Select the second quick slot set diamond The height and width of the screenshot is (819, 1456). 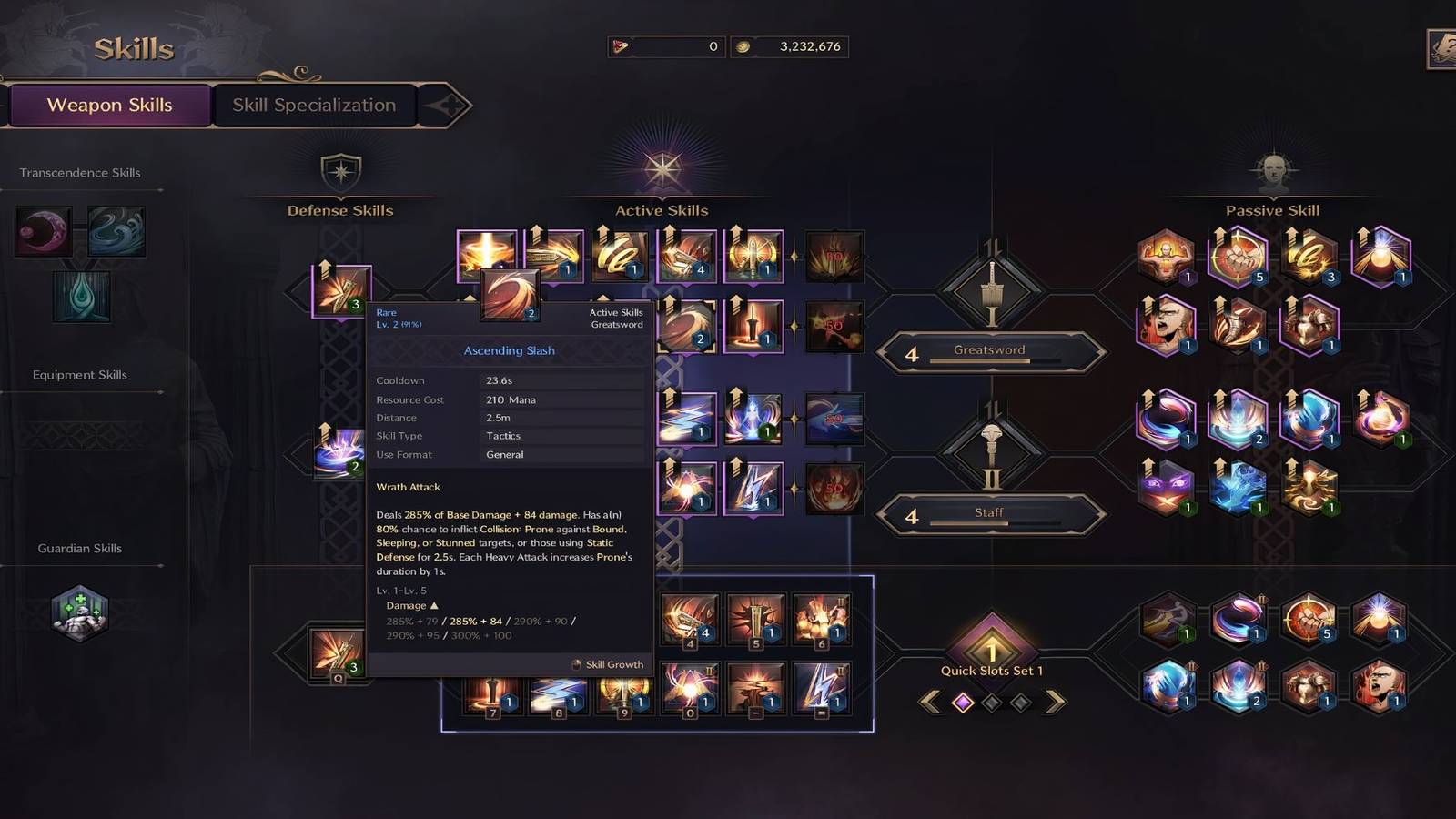[992, 702]
